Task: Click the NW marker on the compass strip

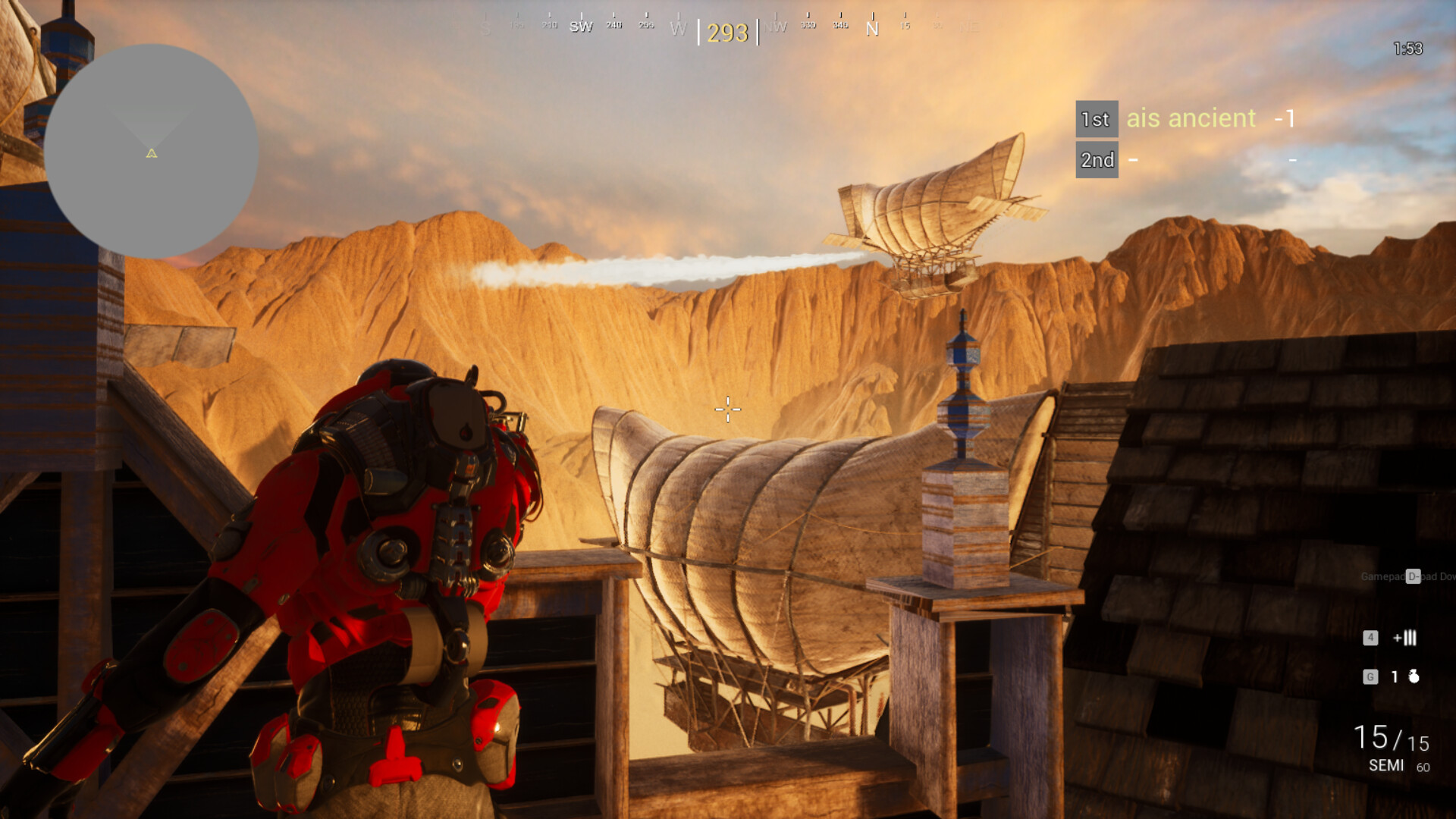Action: [775, 26]
